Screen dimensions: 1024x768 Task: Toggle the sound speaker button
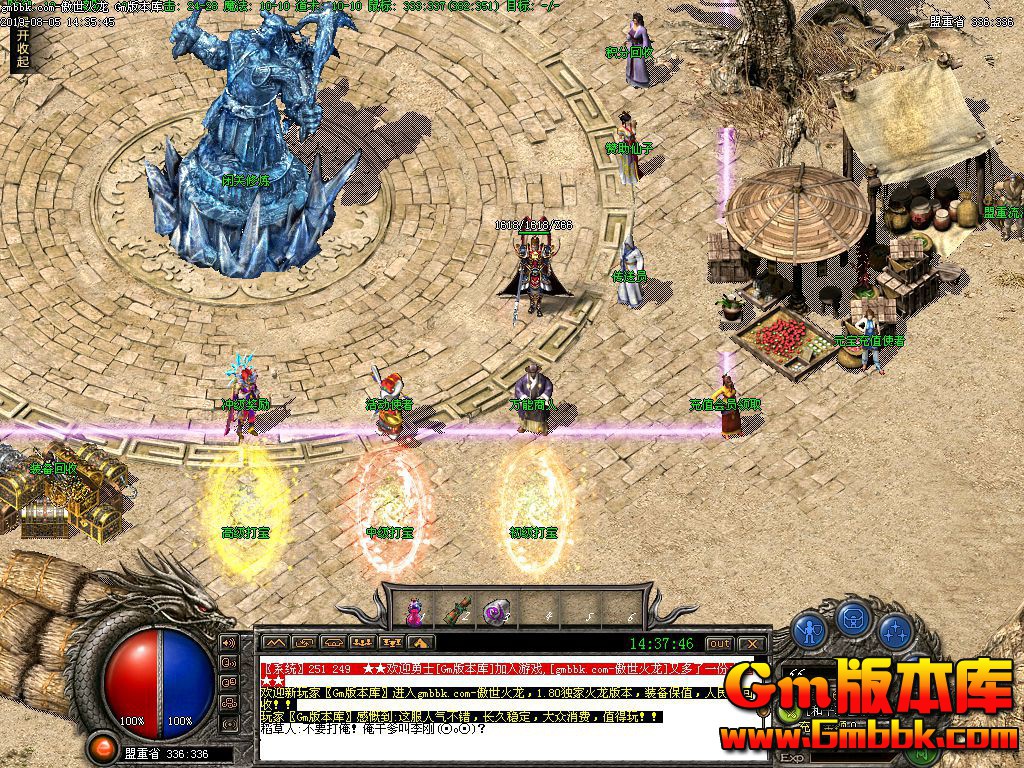228,642
